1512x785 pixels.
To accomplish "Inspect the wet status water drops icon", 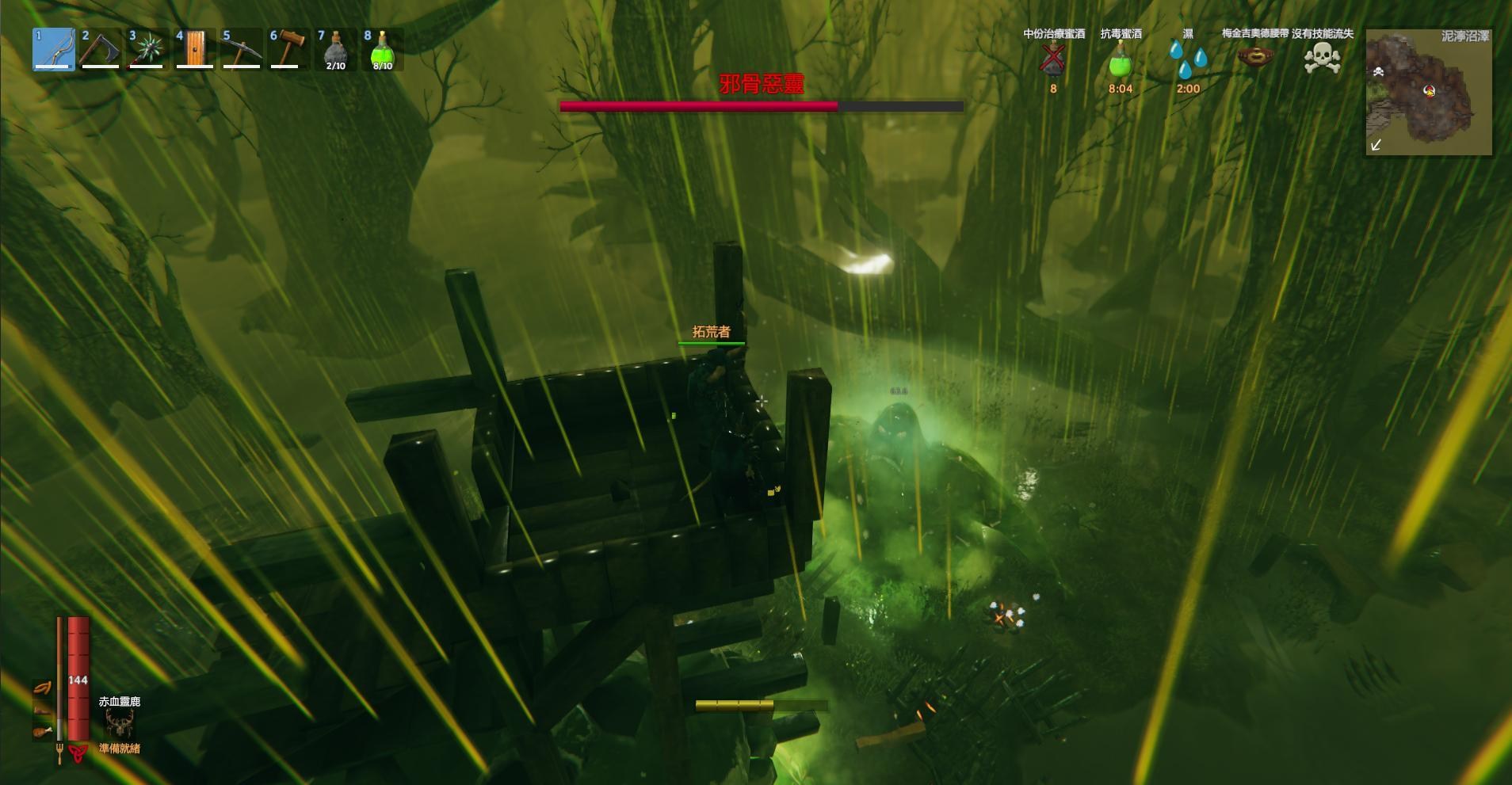I will click(x=1188, y=60).
